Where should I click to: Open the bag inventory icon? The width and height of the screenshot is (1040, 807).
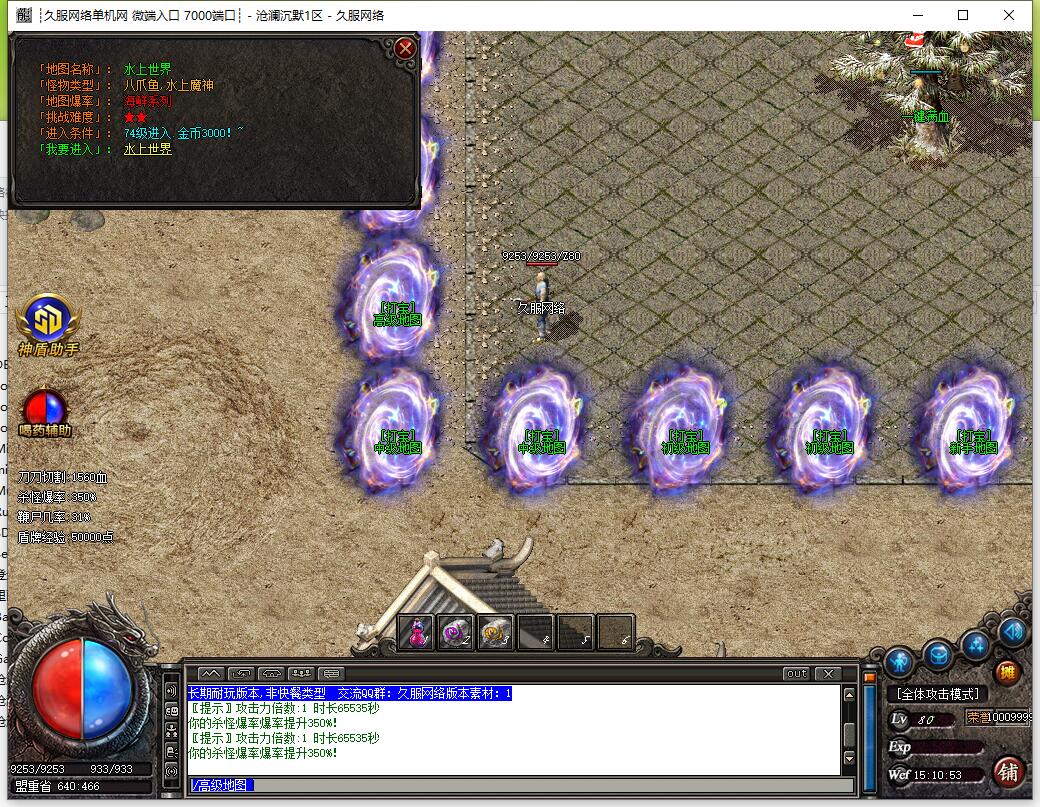coord(937,655)
